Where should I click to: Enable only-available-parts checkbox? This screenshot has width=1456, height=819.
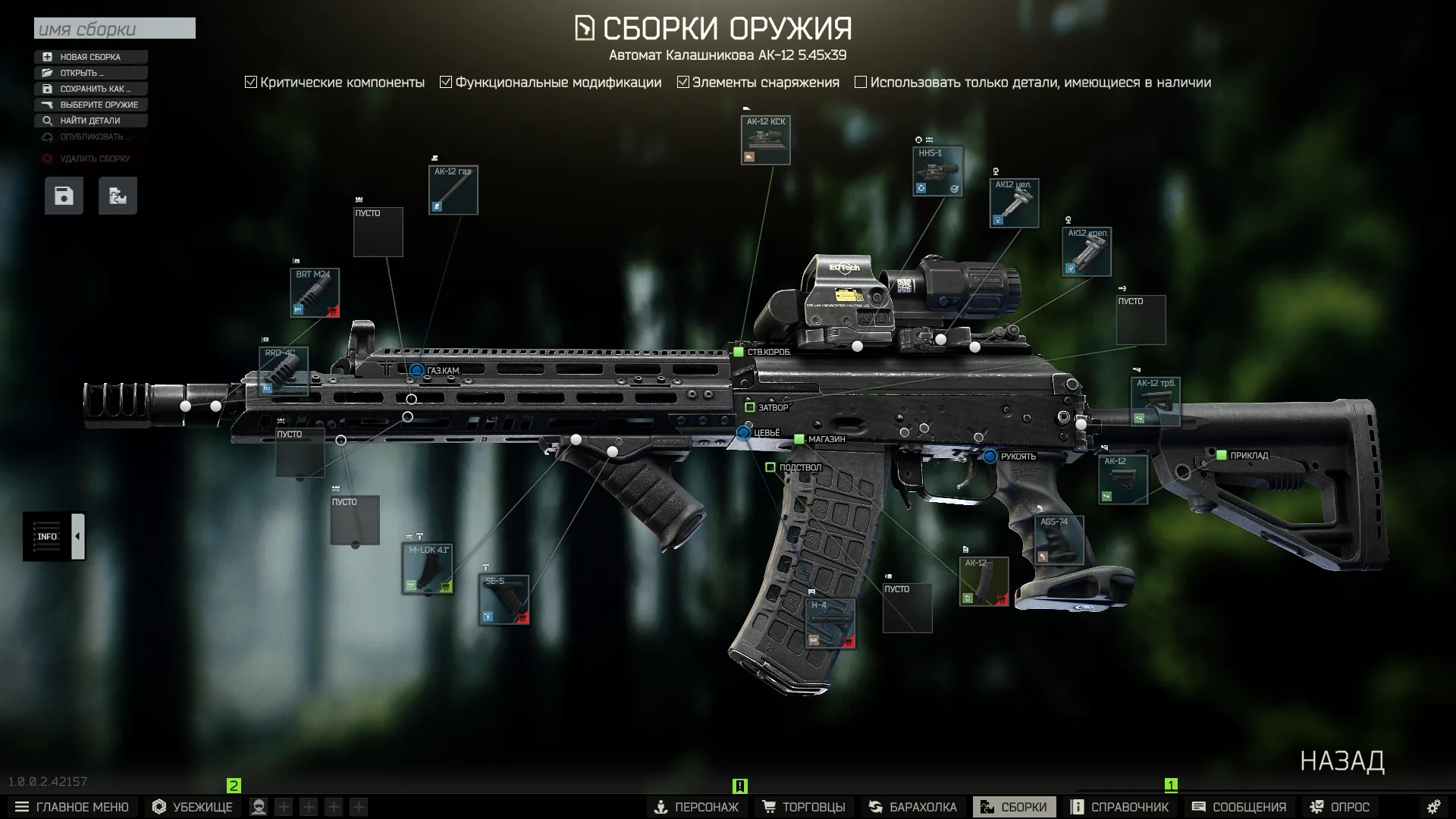861,82
